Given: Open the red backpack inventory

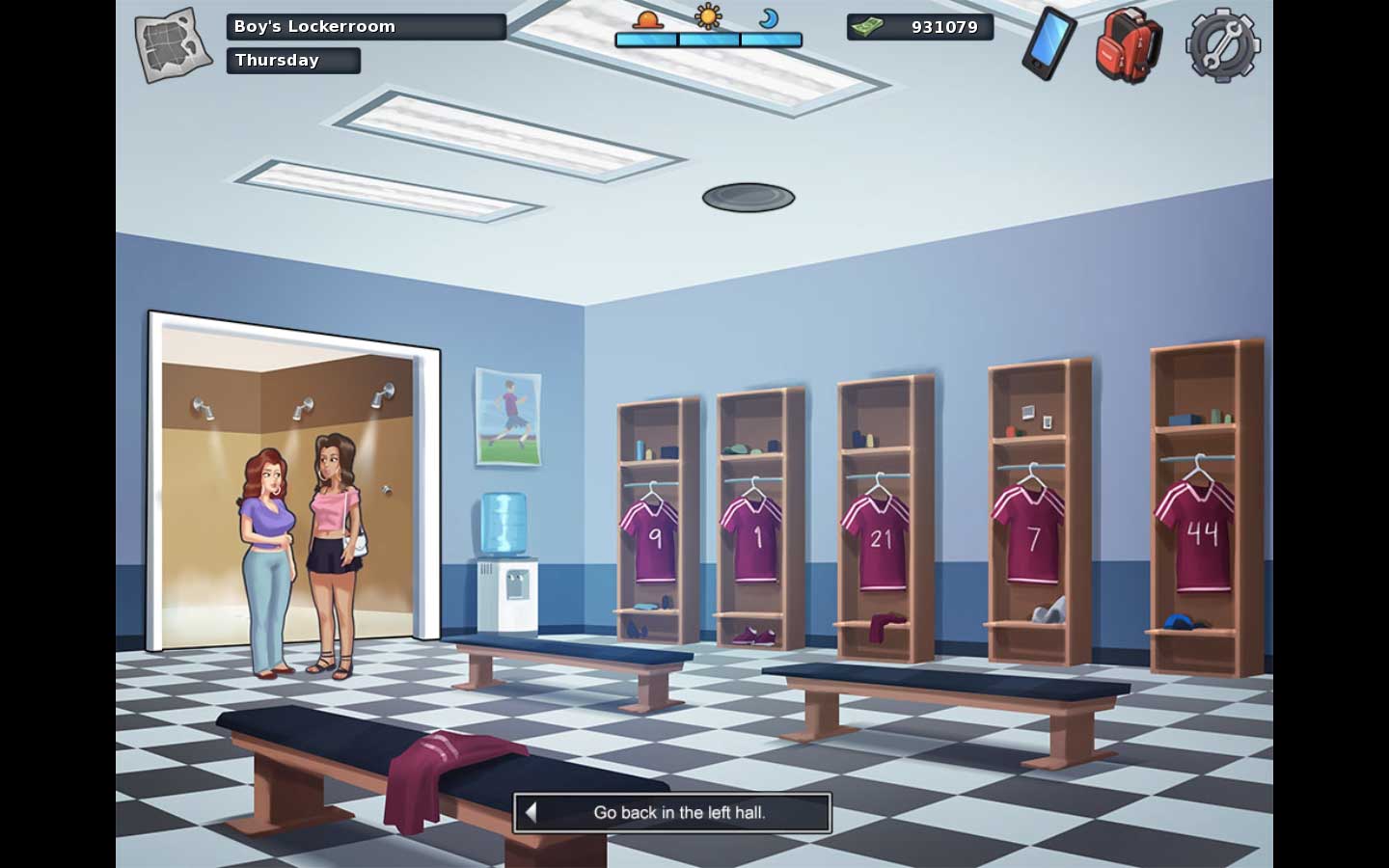Looking at the screenshot, I should point(1129,44).
